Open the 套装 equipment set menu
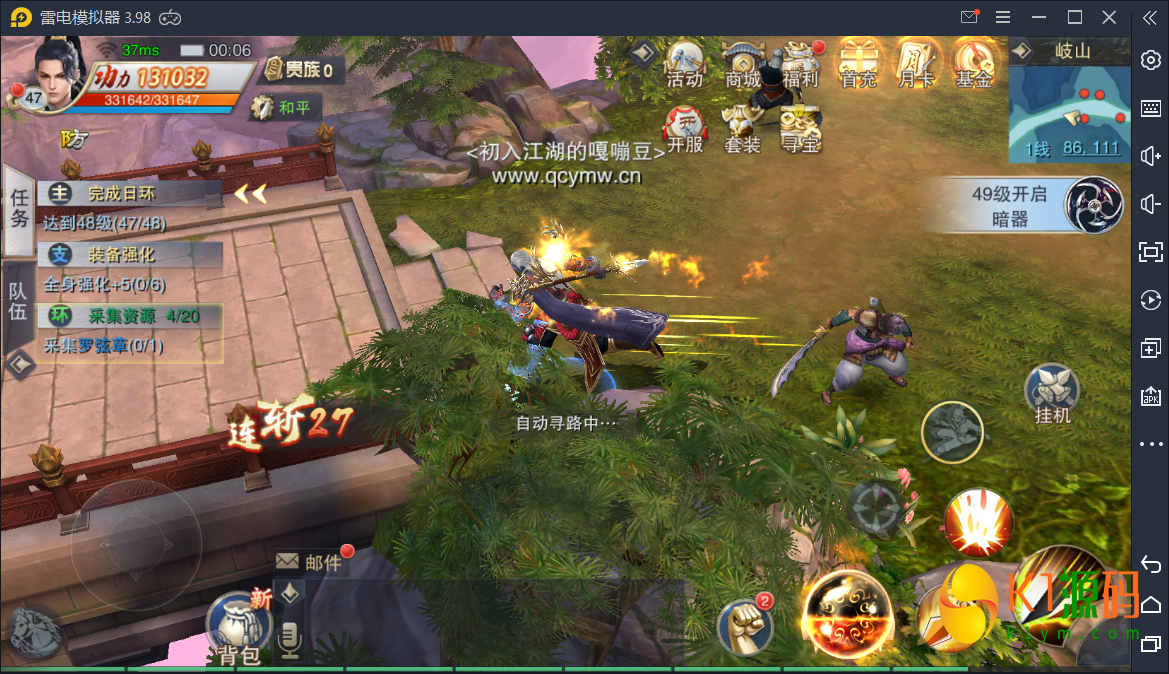The height and width of the screenshot is (674, 1169). tap(743, 129)
